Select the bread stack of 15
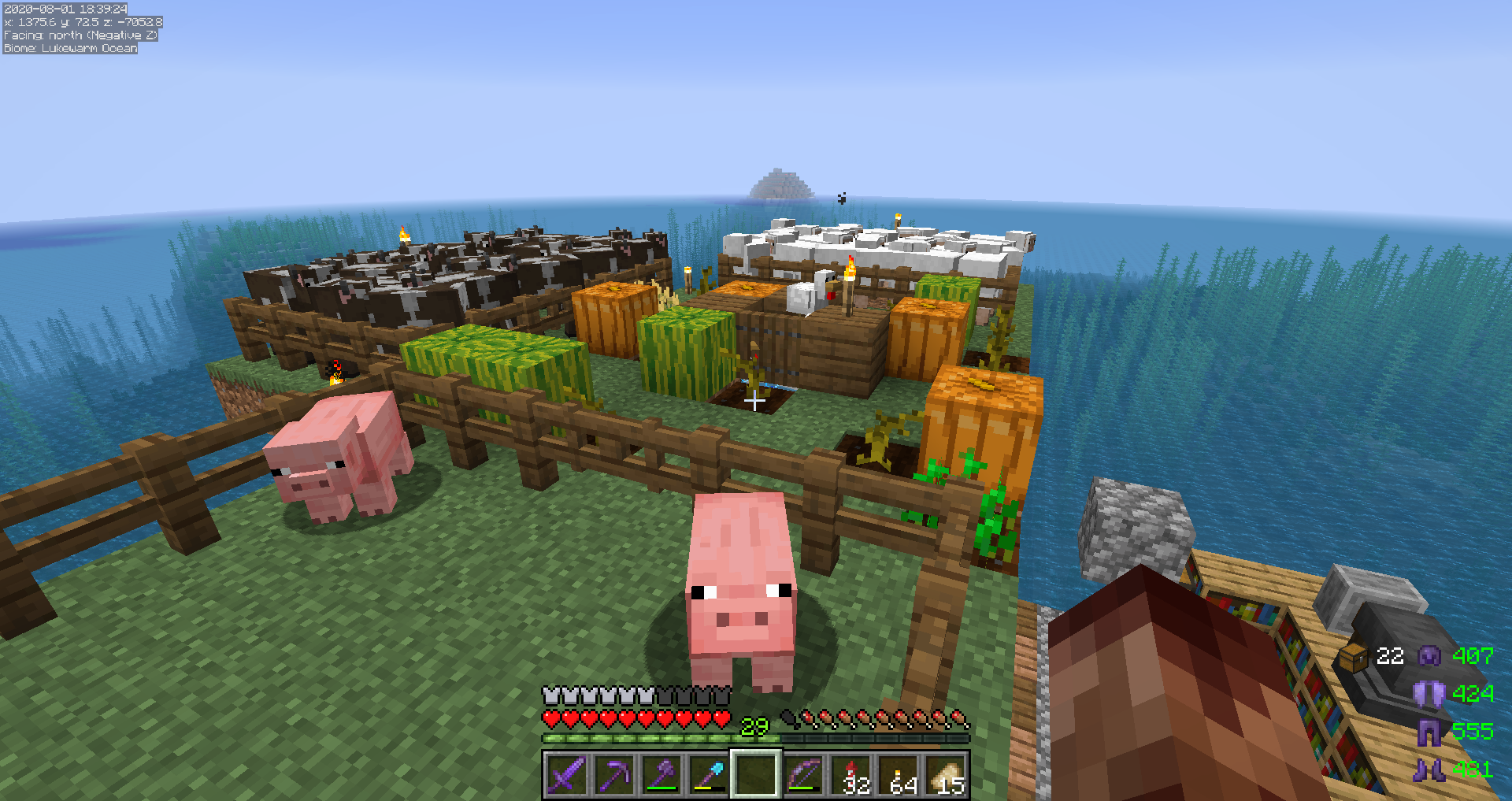1512x801 pixels. click(947, 775)
